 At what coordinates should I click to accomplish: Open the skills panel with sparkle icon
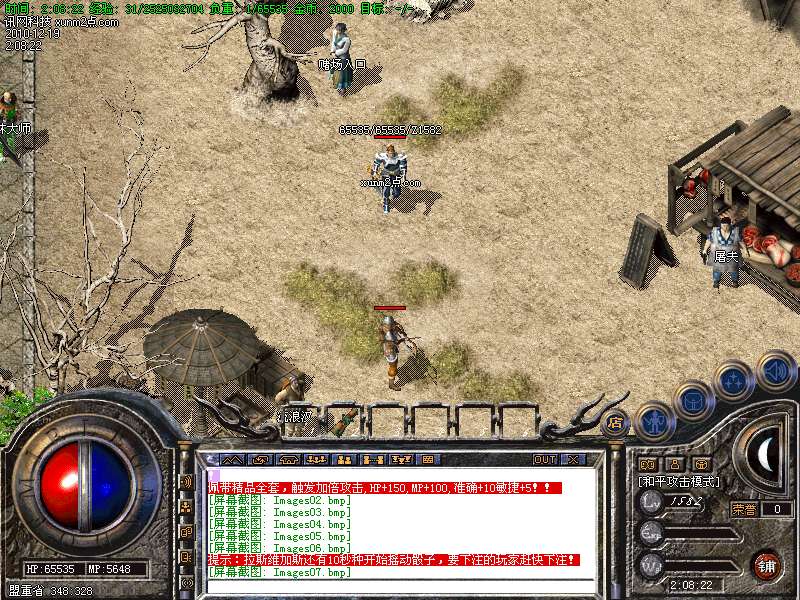(735, 381)
